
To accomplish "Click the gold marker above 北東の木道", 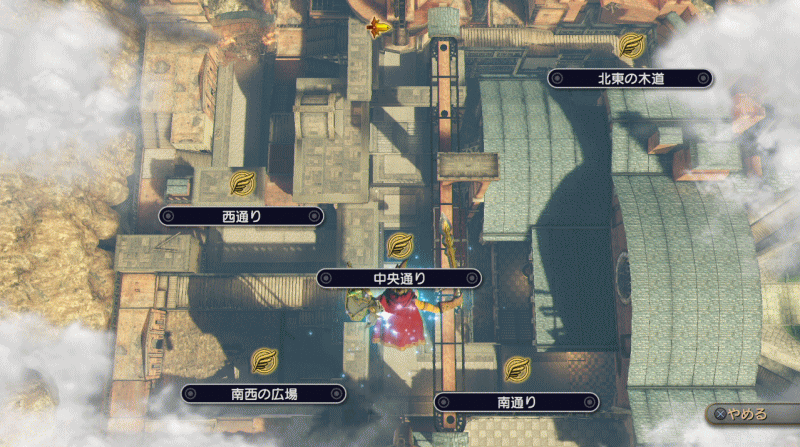I will point(630,45).
